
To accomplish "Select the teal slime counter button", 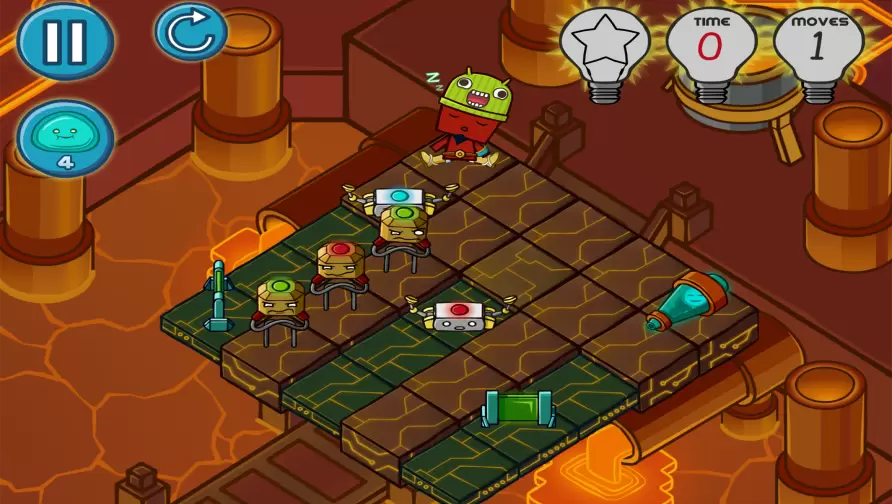I will coord(65,137).
